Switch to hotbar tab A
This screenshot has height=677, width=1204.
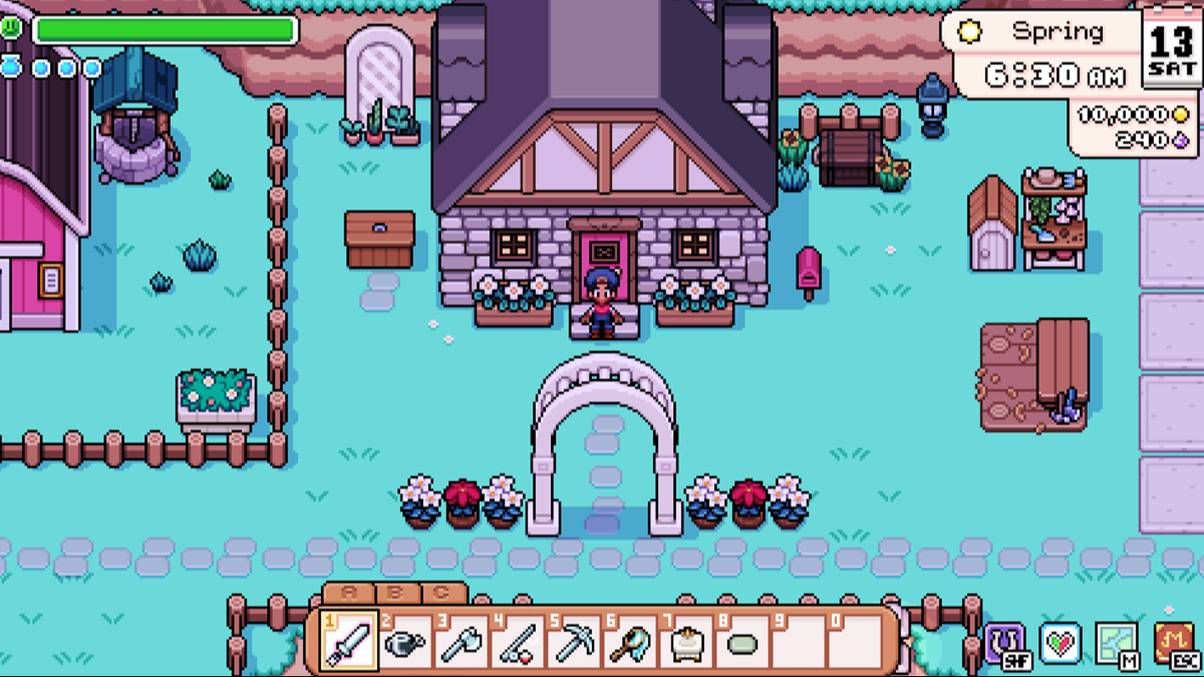click(x=349, y=592)
